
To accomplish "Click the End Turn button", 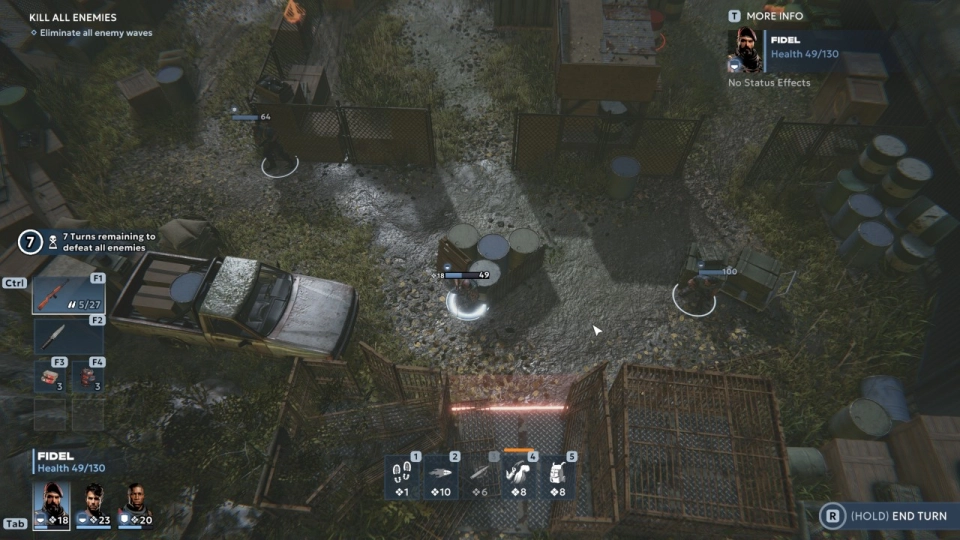I will click(884, 516).
